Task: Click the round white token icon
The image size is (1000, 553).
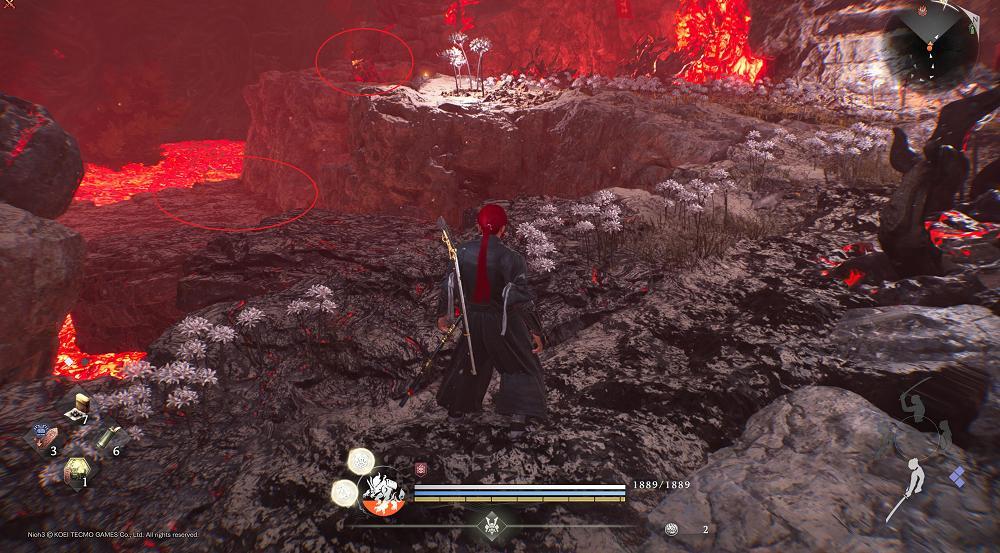Action: [x=672, y=528]
